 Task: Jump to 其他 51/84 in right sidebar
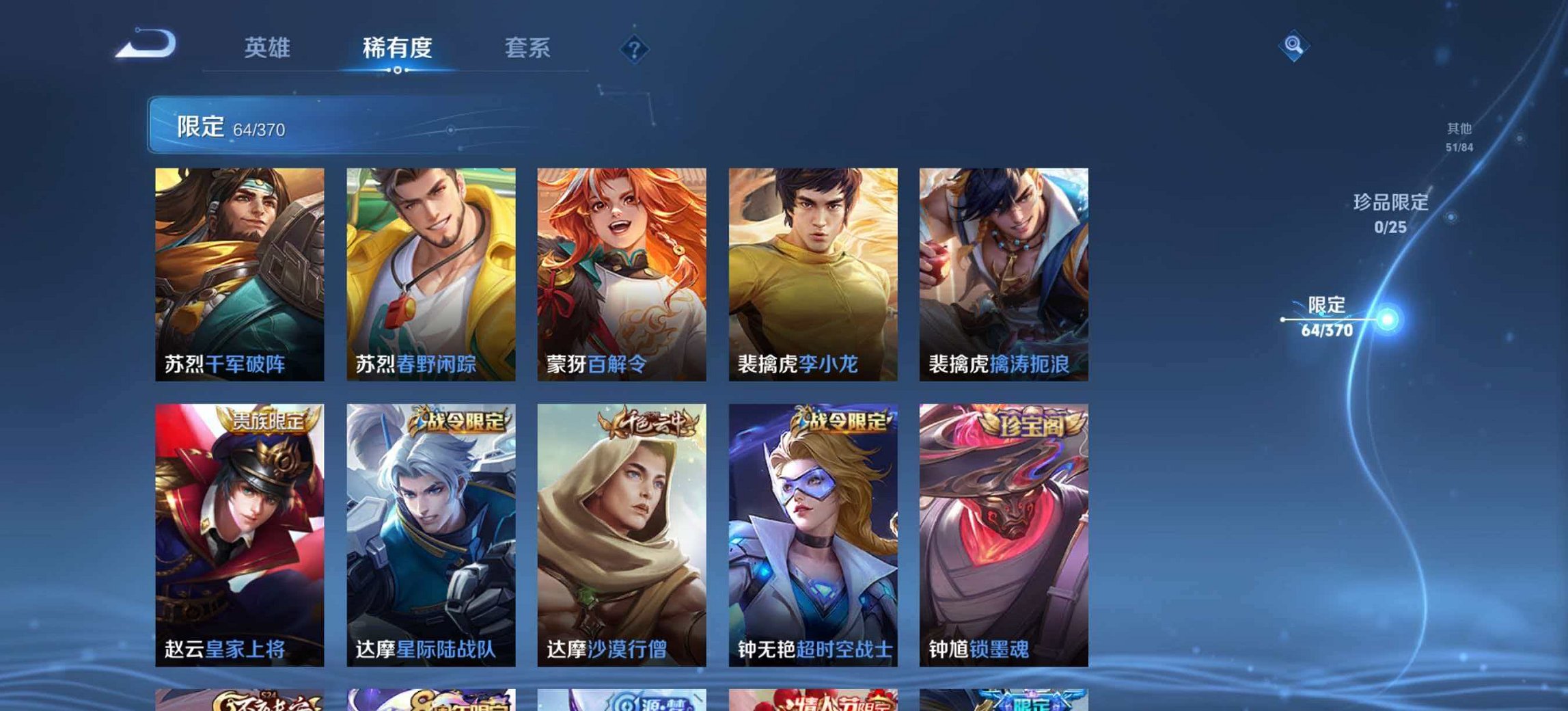[x=1459, y=135]
